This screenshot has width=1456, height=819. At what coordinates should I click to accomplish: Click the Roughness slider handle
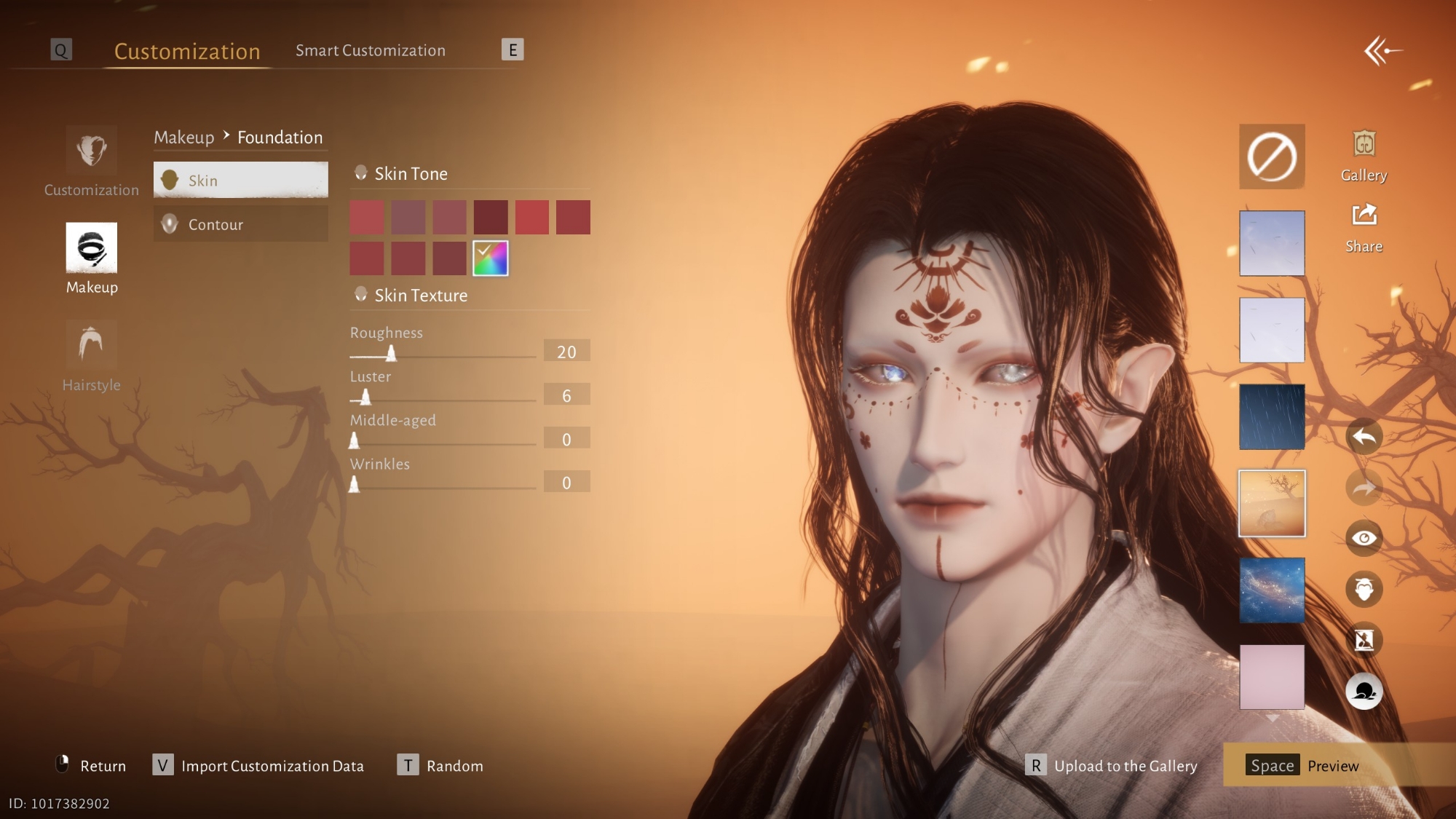coord(391,354)
